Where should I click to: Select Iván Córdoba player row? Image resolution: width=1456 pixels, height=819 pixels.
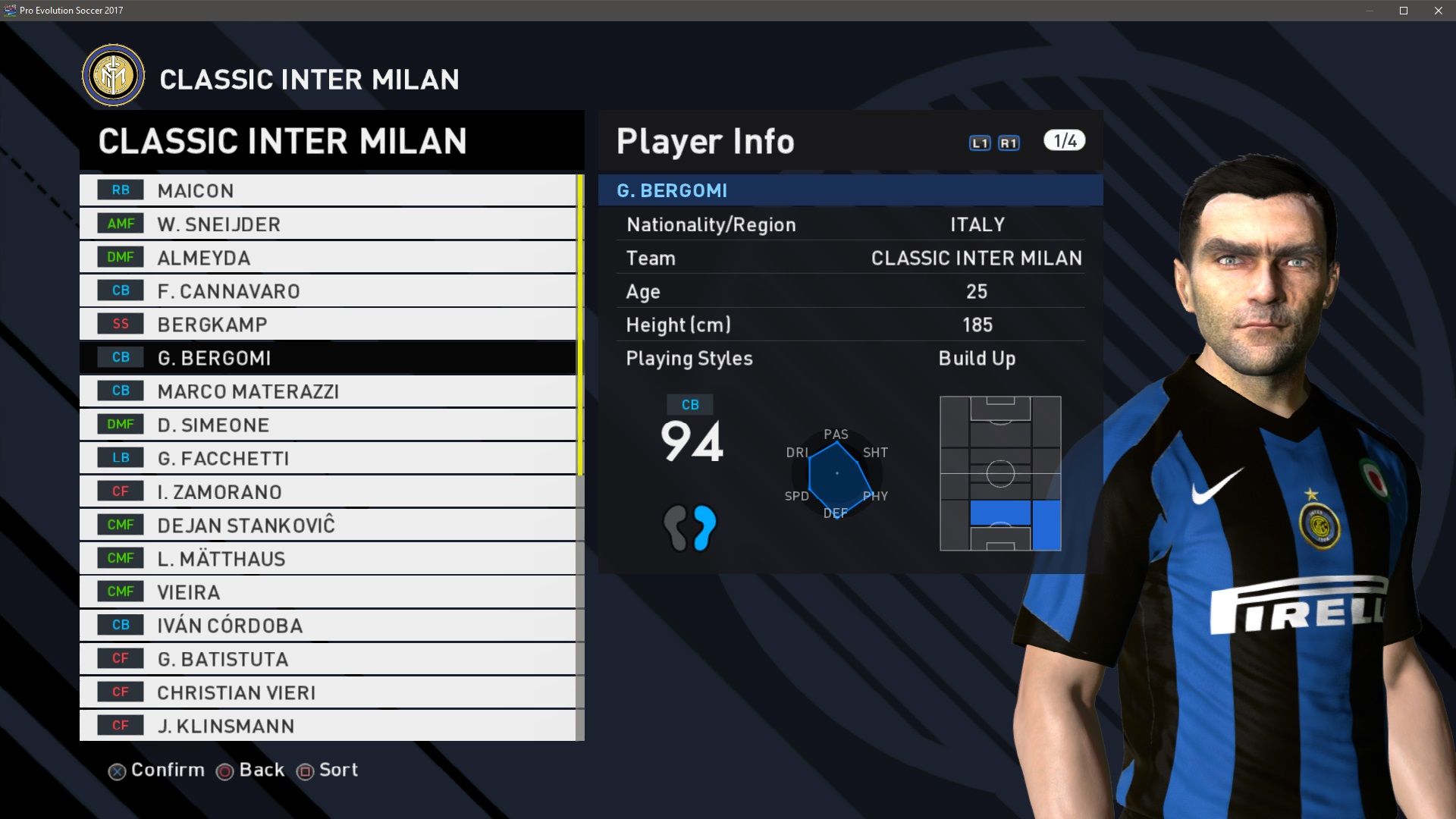pos(328,625)
